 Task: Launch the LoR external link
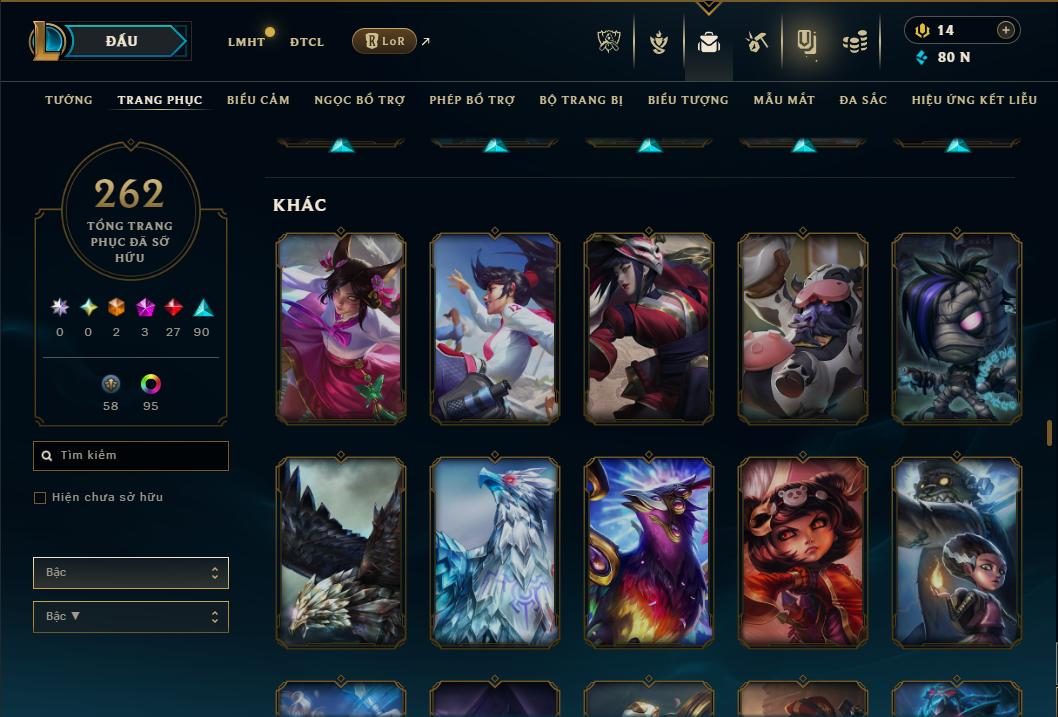(385, 41)
